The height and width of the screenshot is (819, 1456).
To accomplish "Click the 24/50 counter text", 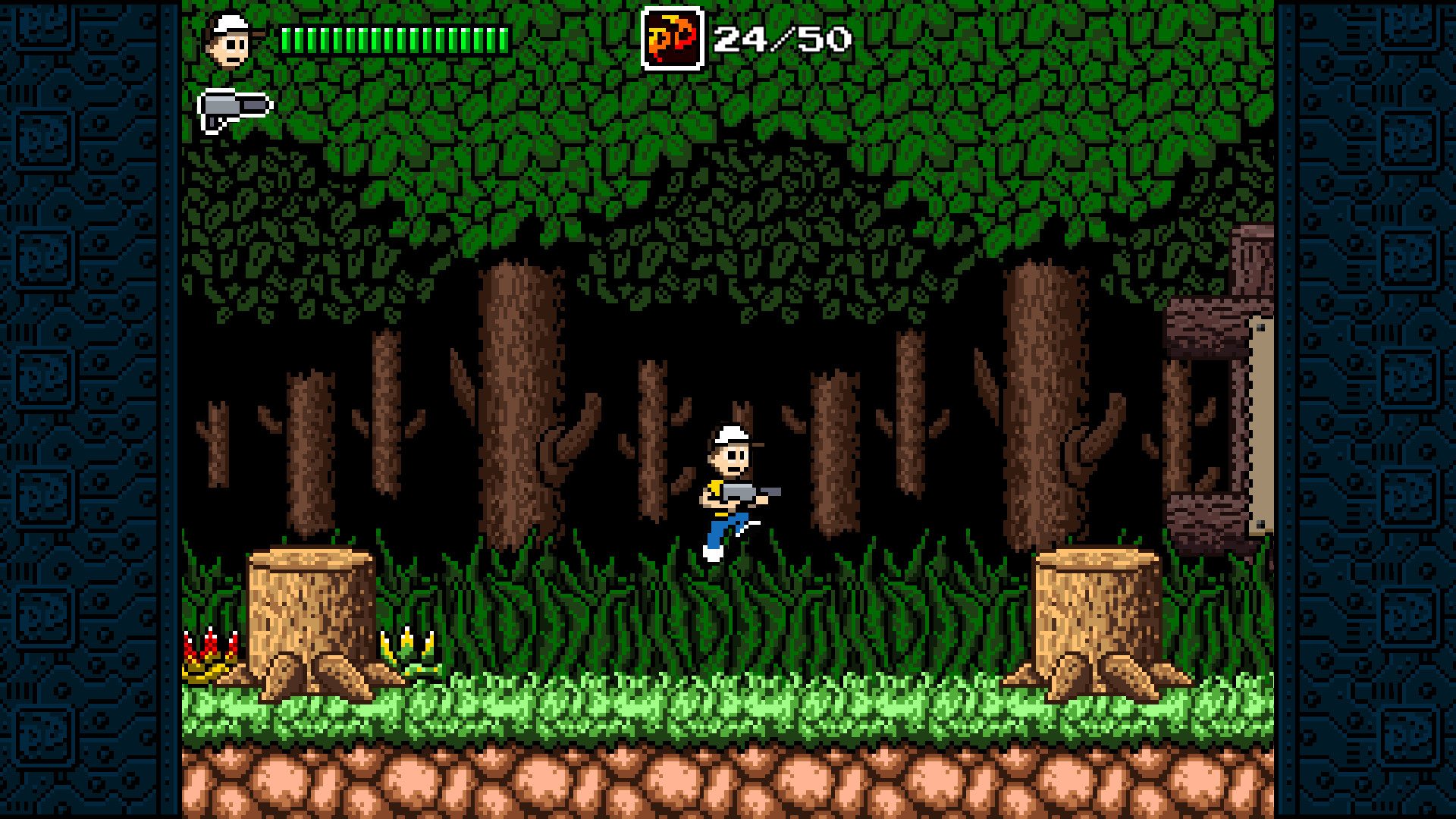I will [781, 36].
